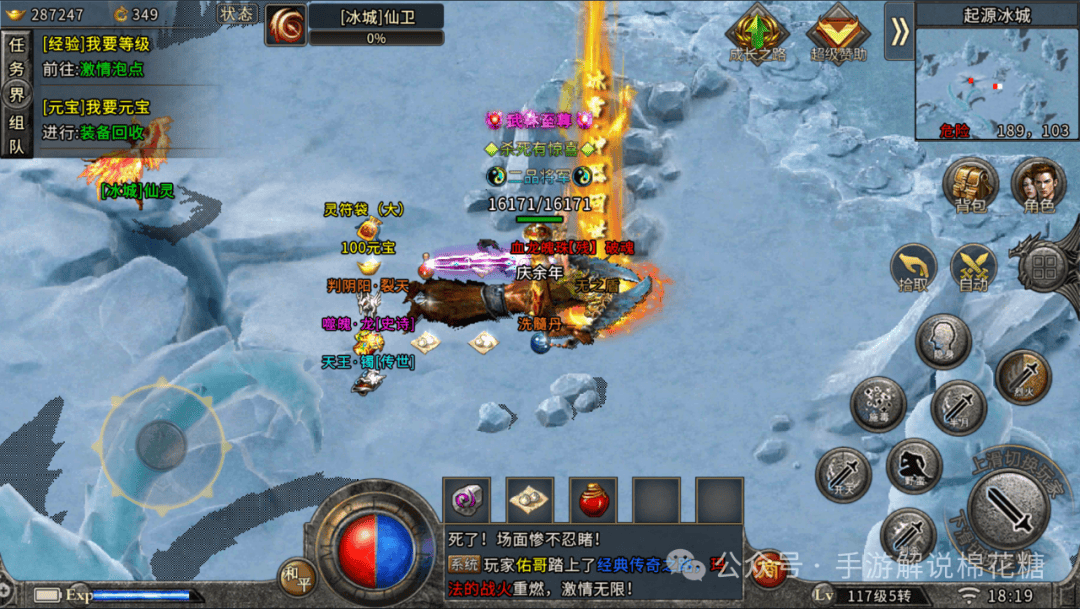1080x609 pixels.
Task: Collapse the top-right panel with double-arrow button
Action: coord(900,32)
